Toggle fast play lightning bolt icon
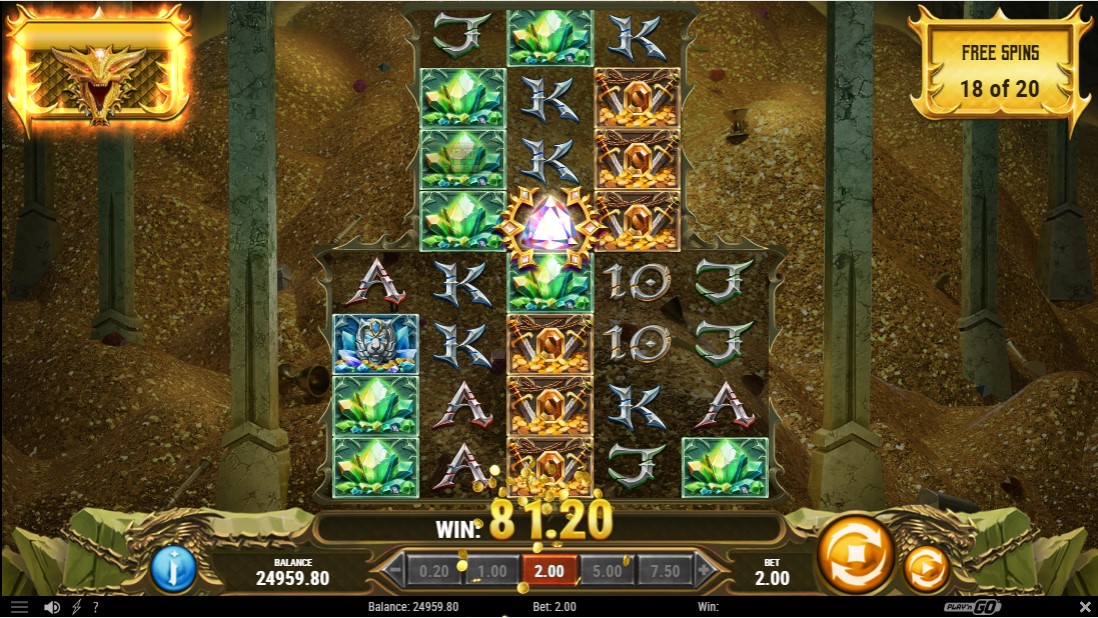Screen dimensions: 1098x618 pyautogui.click(x=76, y=607)
